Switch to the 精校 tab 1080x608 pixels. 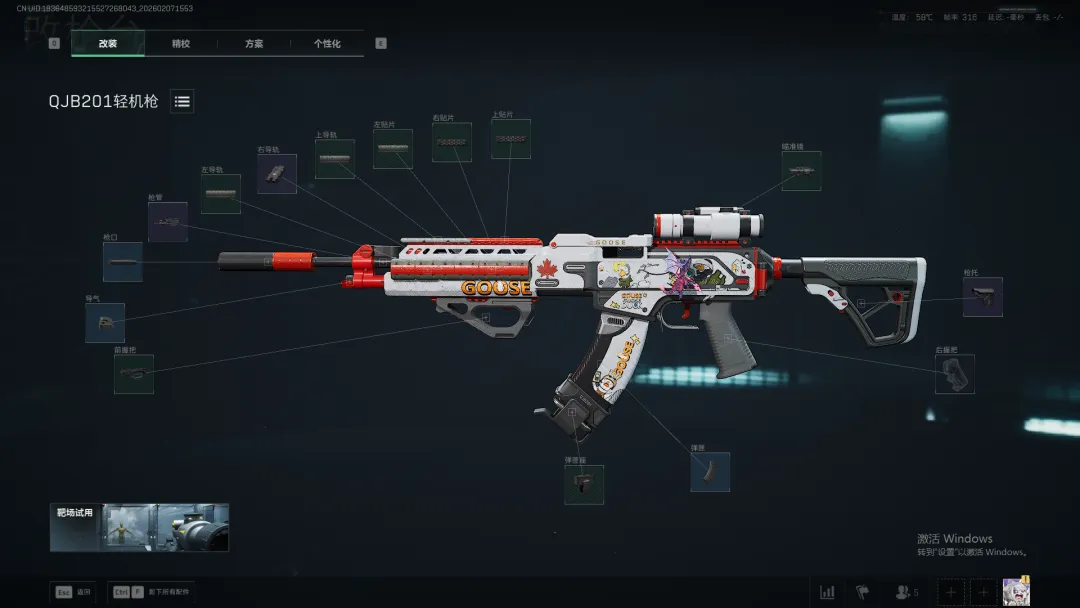click(181, 44)
